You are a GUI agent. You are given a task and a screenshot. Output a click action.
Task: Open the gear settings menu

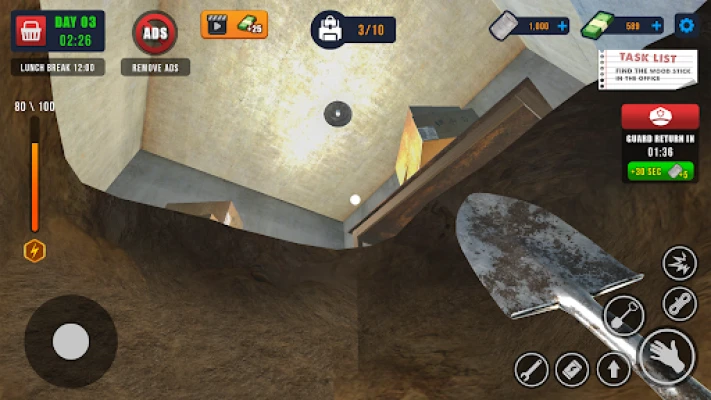pos(686,25)
